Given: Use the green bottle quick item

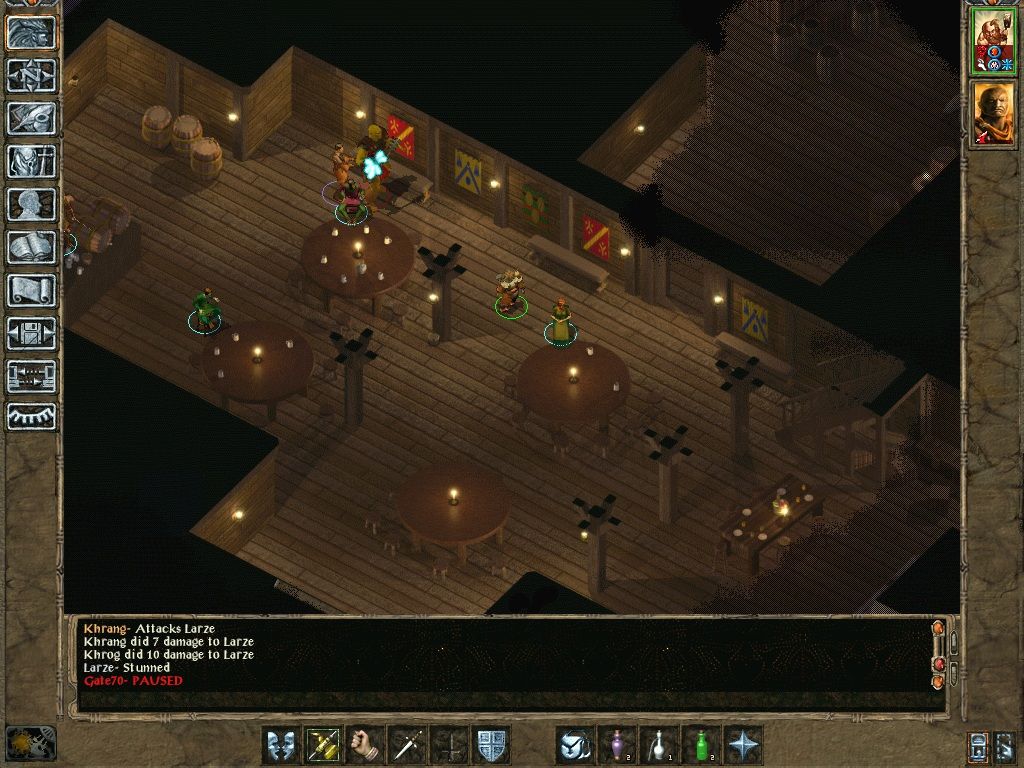Looking at the screenshot, I should coord(701,745).
